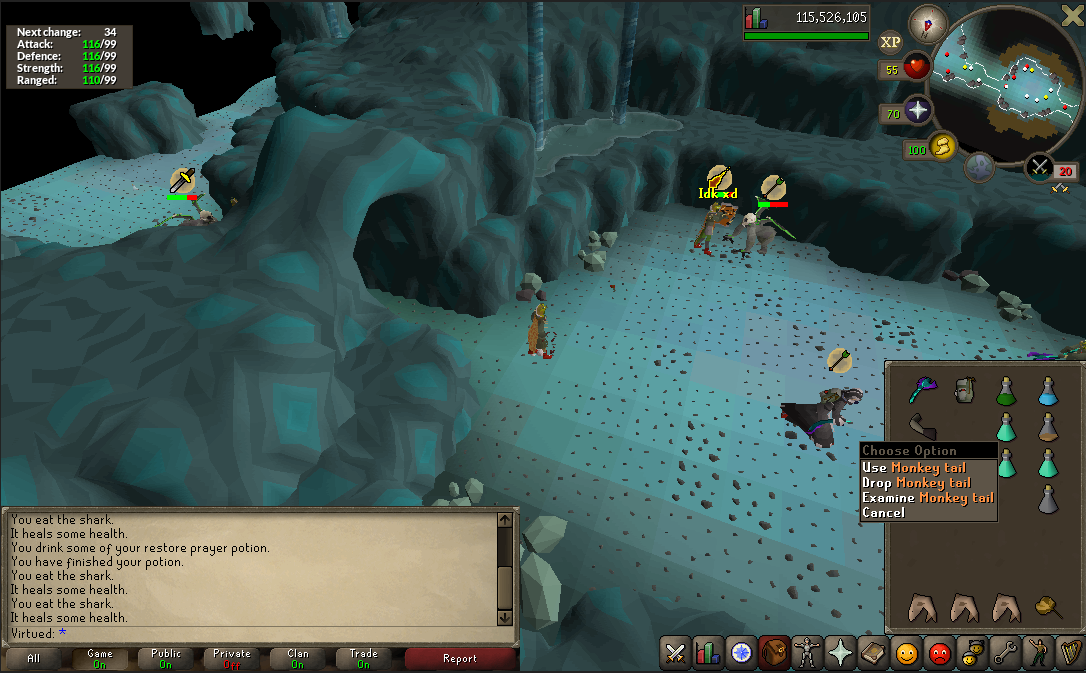The width and height of the screenshot is (1086, 673).
Task: Show the Prayer tab
Action: coord(840,653)
